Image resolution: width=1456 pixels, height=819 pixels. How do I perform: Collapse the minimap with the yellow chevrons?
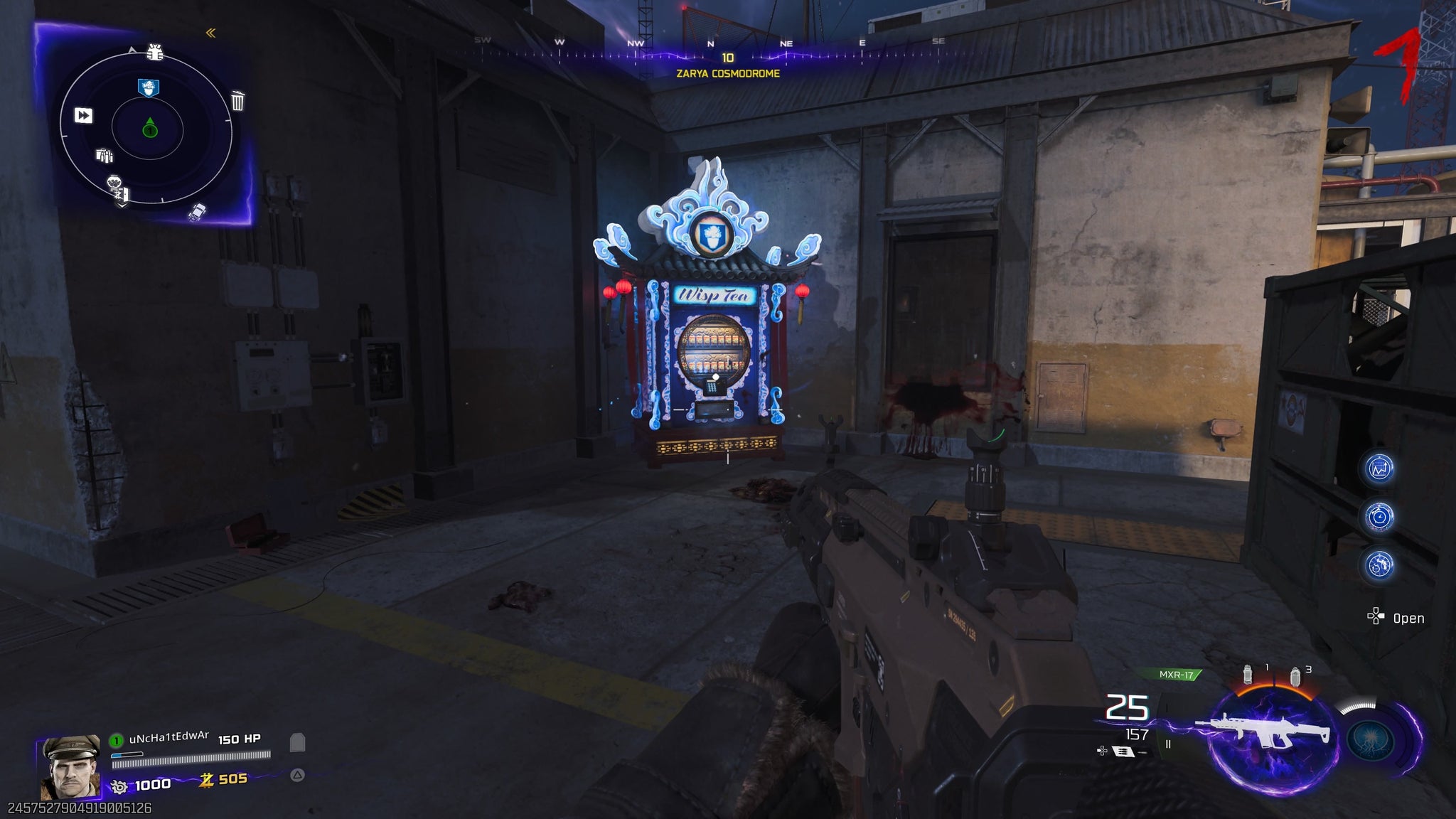(210, 33)
